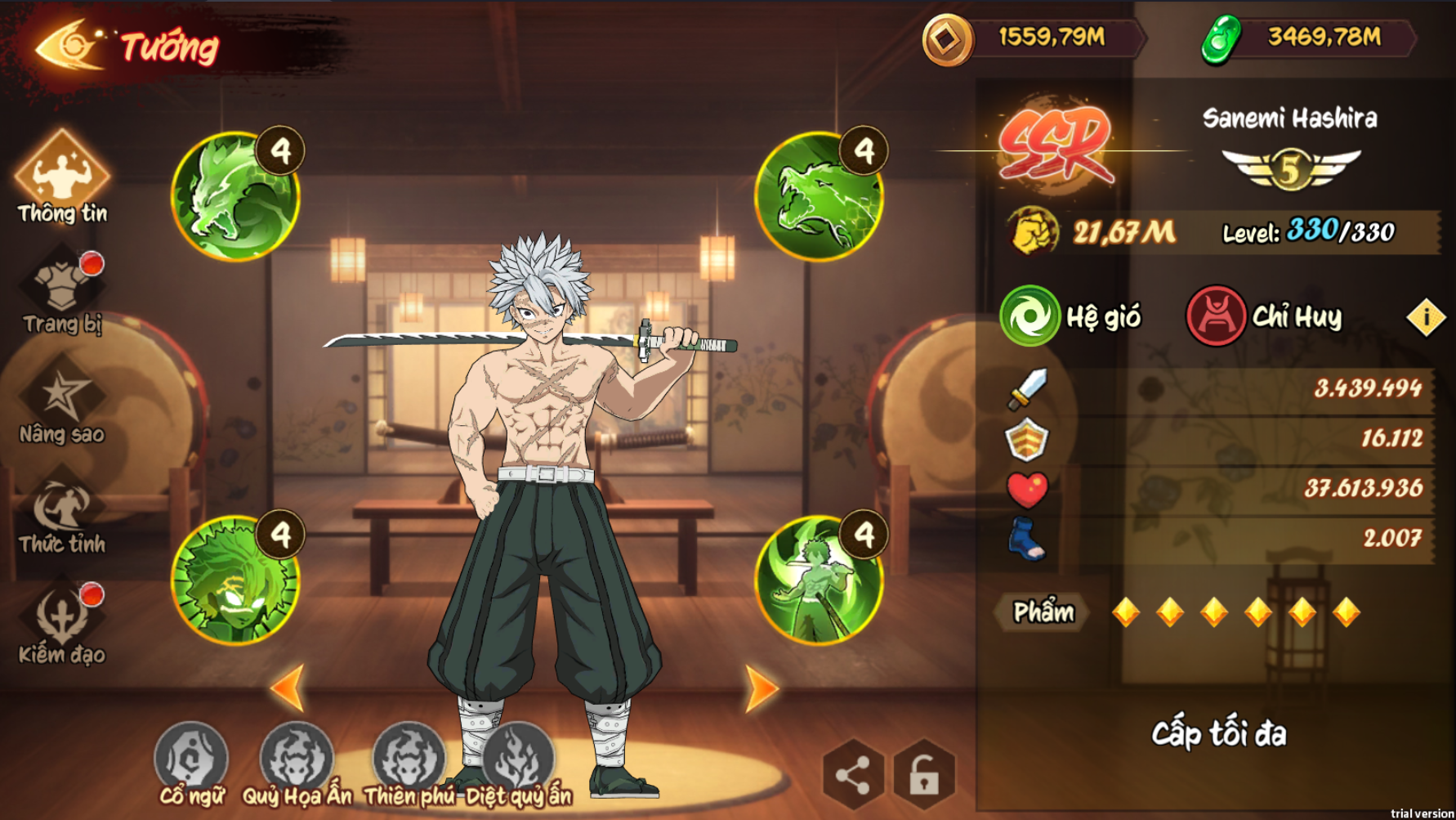
Task: Switch to the Kiếm đạo tab
Action: click(62, 621)
